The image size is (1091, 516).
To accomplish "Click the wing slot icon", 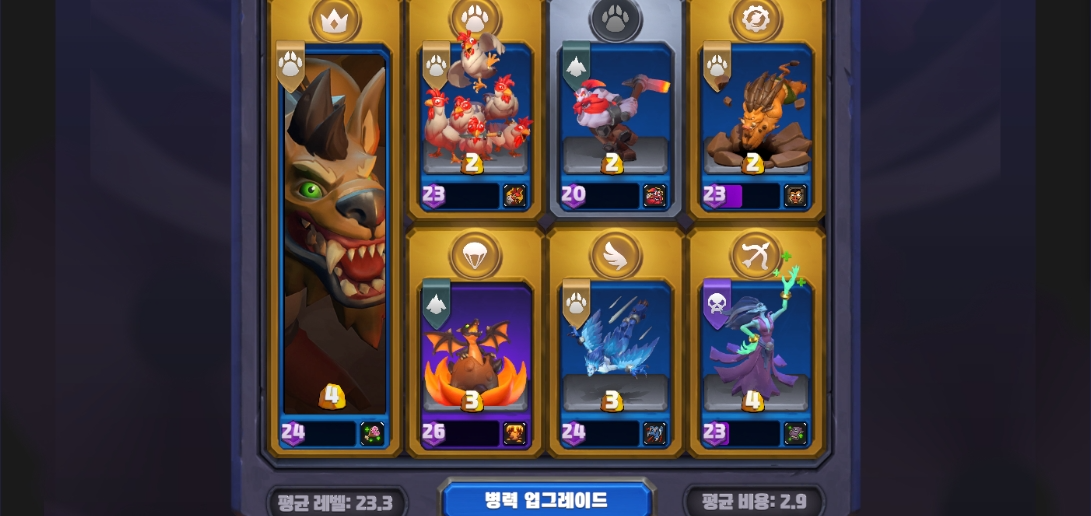I will tap(615, 255).
